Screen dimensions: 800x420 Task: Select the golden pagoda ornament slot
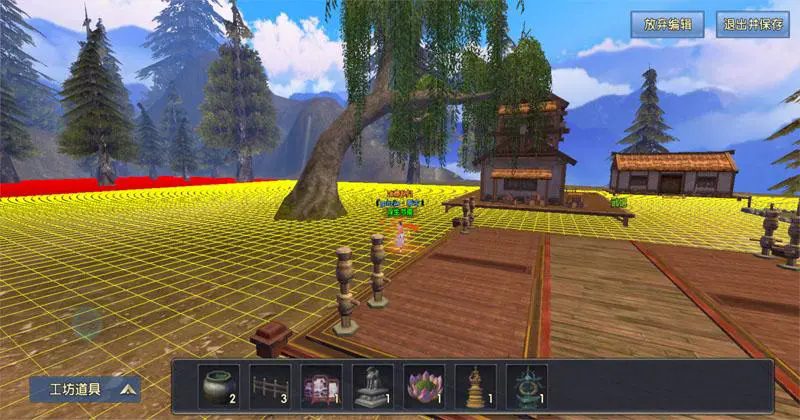click(475, 385)
